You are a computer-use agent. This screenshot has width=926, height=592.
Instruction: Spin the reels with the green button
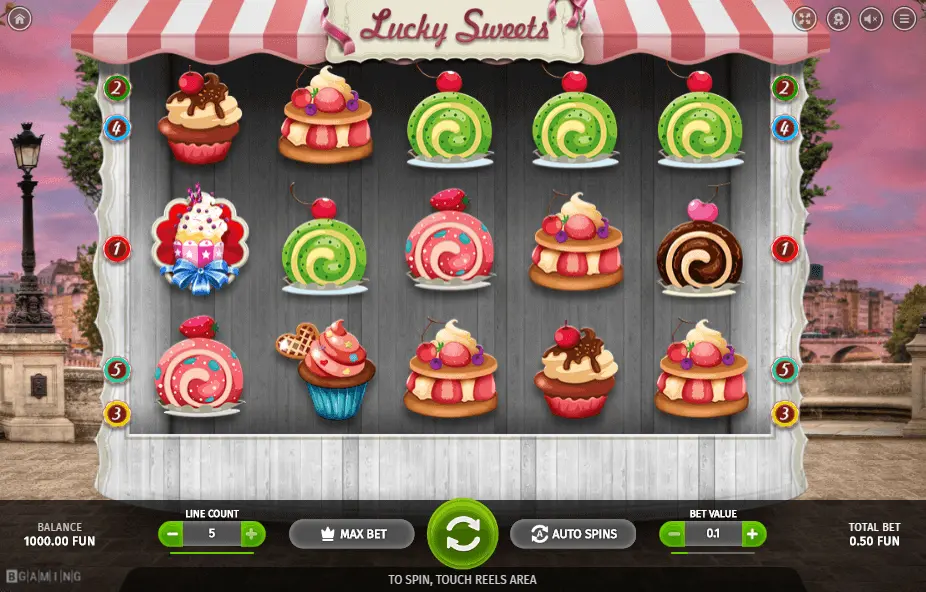[462, 534]
